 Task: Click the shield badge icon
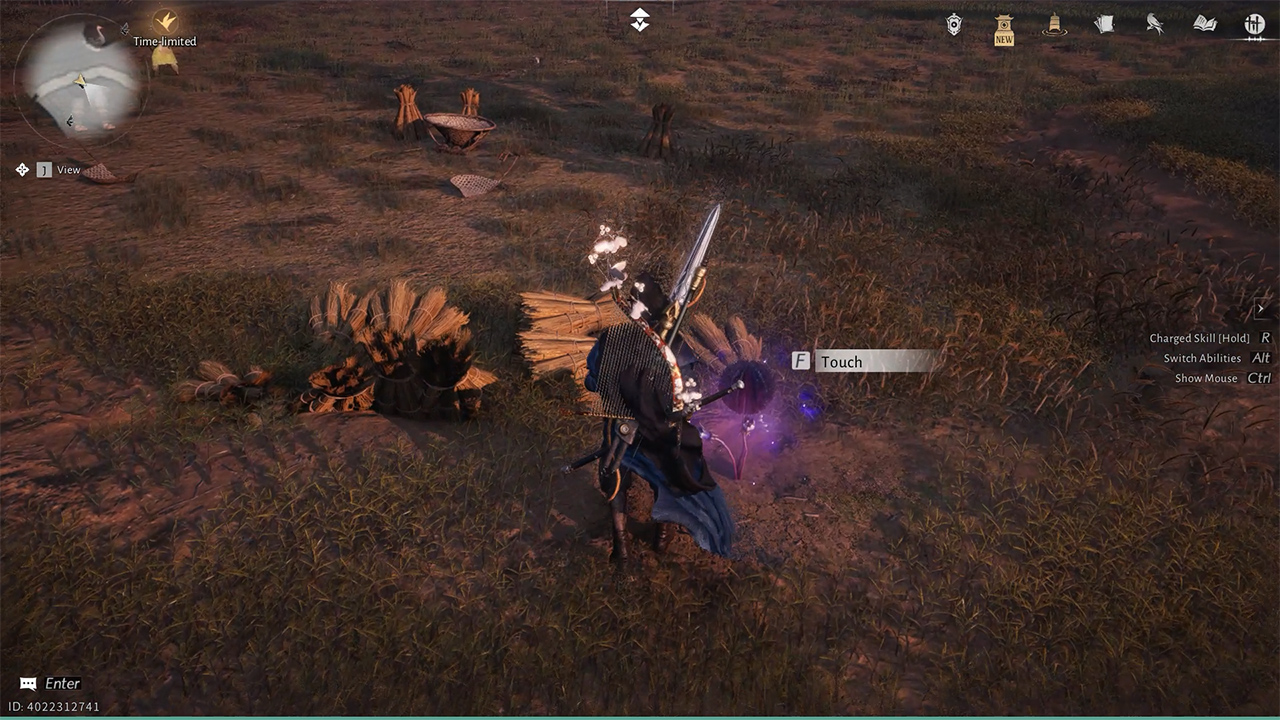point(954,25)
